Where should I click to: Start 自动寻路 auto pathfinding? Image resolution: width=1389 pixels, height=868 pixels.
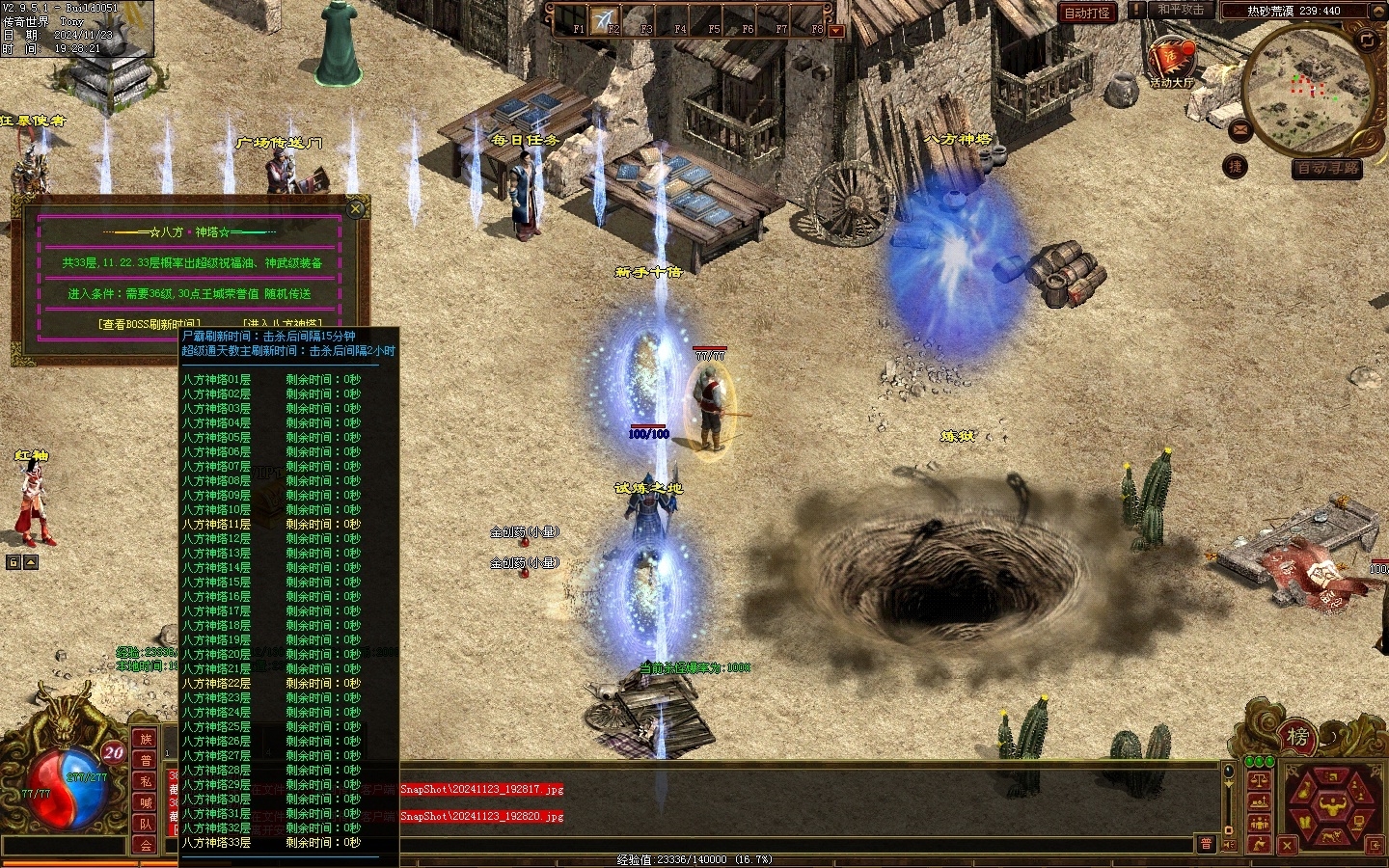pyautogui.click(x=1327, y=168)
